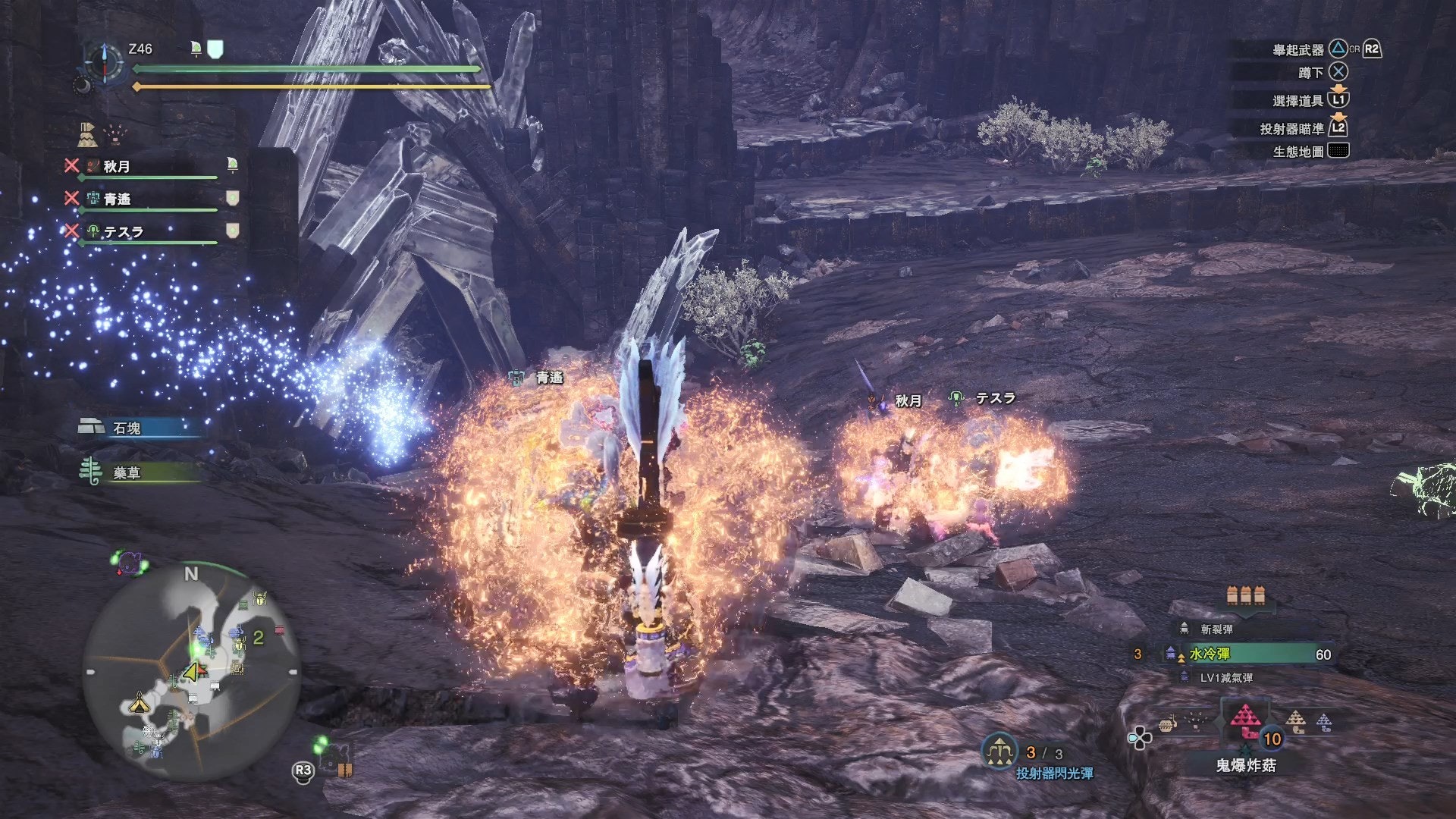Pick the 藥草 gathering prompt
1456x819 pixels.
click(127, 473)
